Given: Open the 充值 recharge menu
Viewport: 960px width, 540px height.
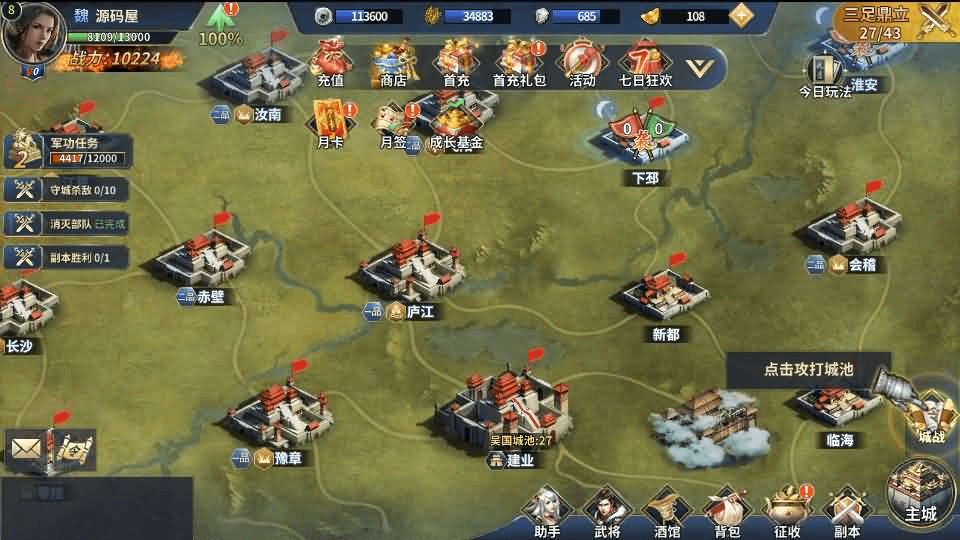Looking at the screenshot, I should click(x=330, y=63).
